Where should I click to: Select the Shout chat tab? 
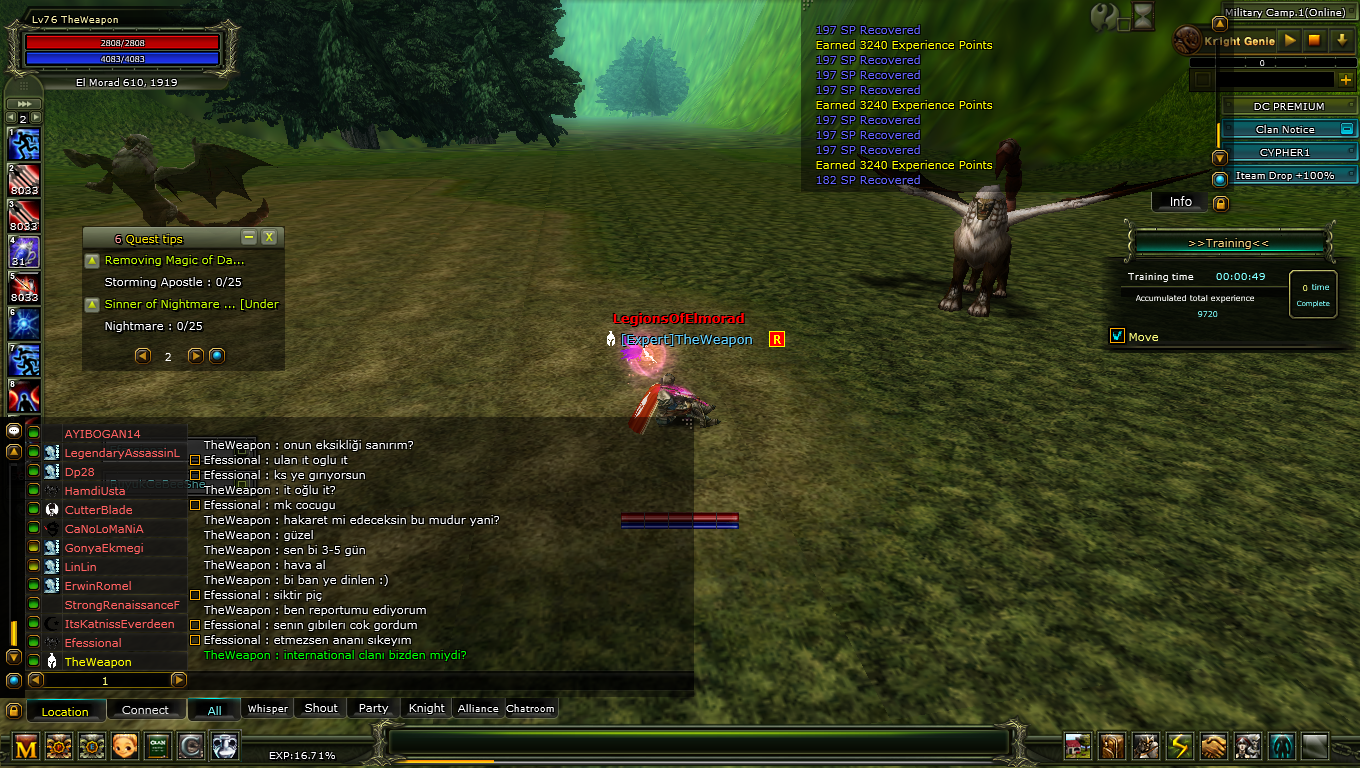tap(321, 708)
